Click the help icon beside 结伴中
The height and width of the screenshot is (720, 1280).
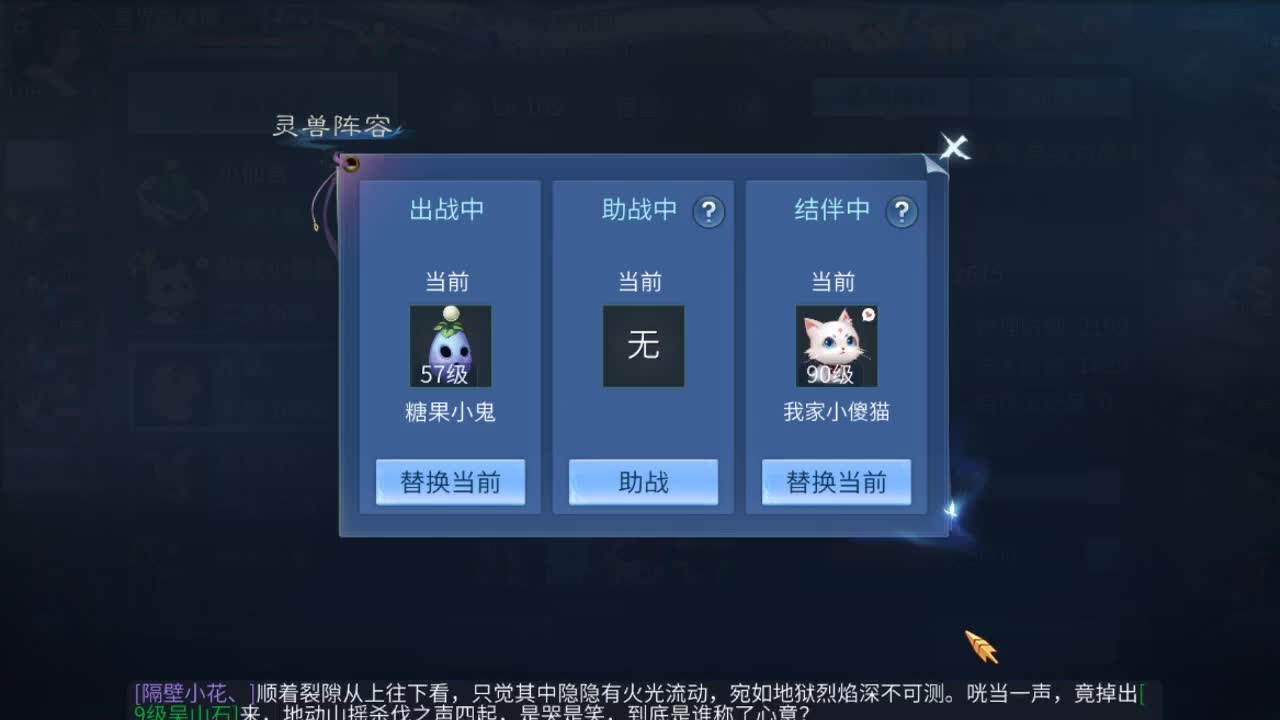(903, 211)
